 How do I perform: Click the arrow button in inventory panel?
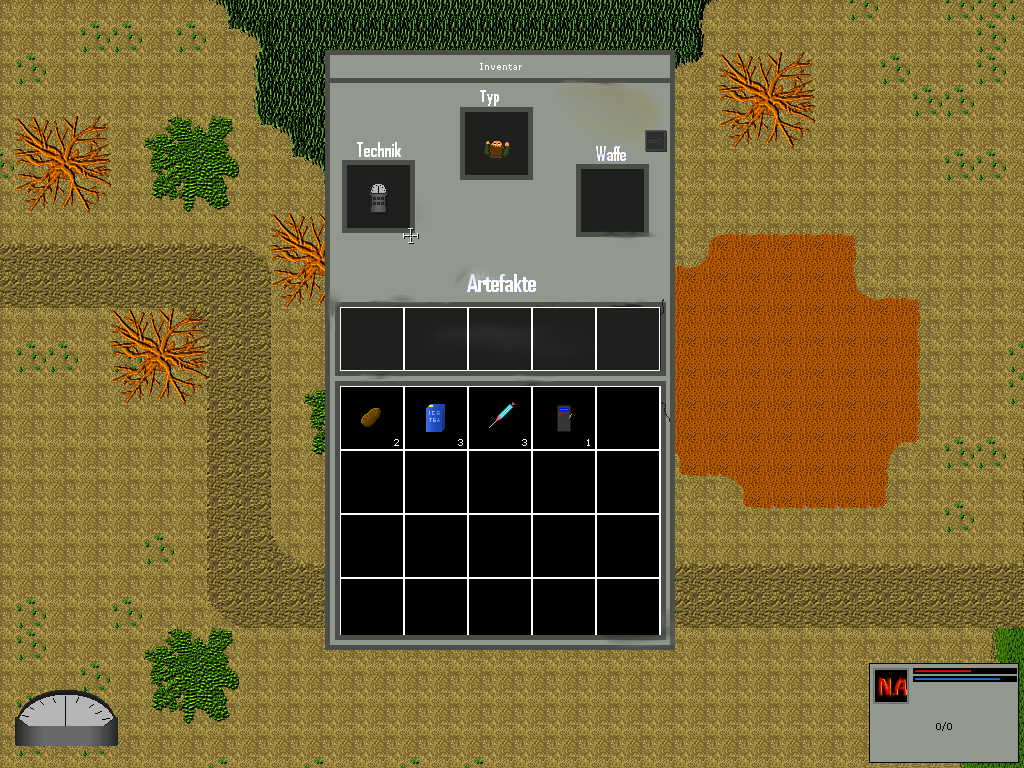click(655, 141)
